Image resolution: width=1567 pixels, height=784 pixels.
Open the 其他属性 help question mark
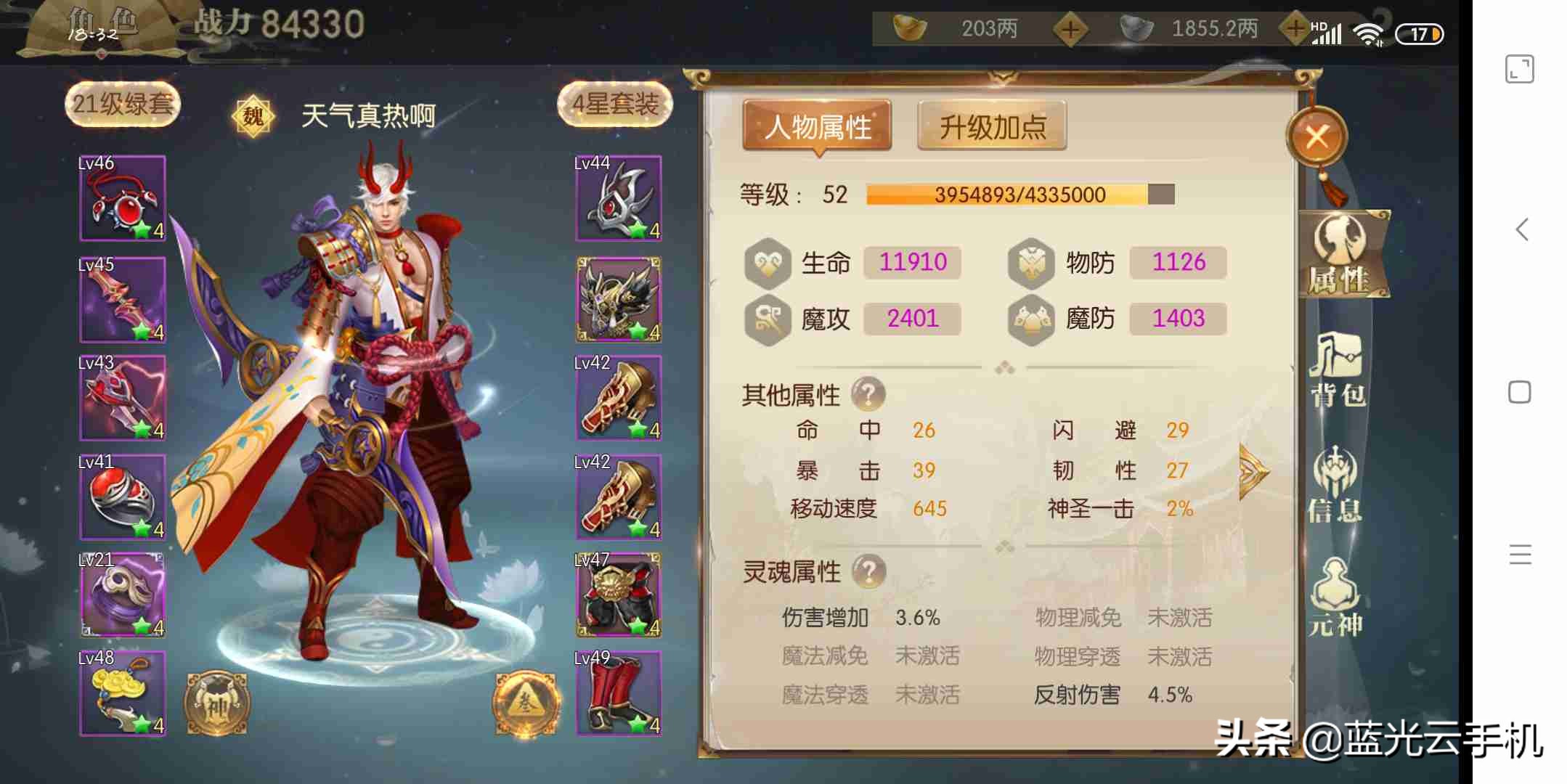pyautogui.click(x=869, y=393)
